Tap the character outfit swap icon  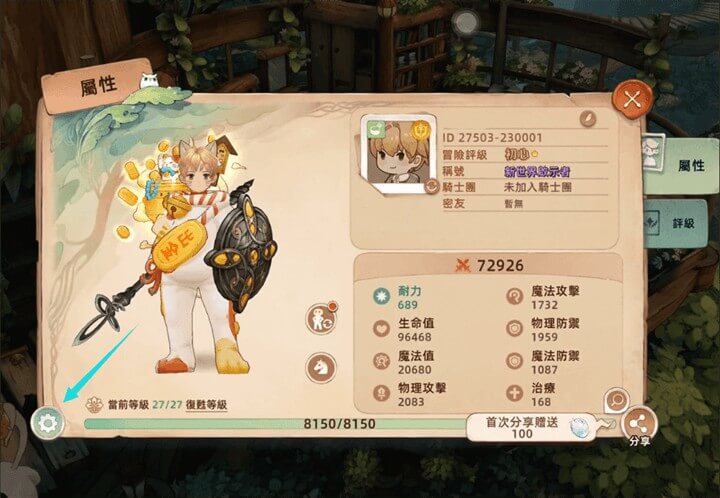322,319
